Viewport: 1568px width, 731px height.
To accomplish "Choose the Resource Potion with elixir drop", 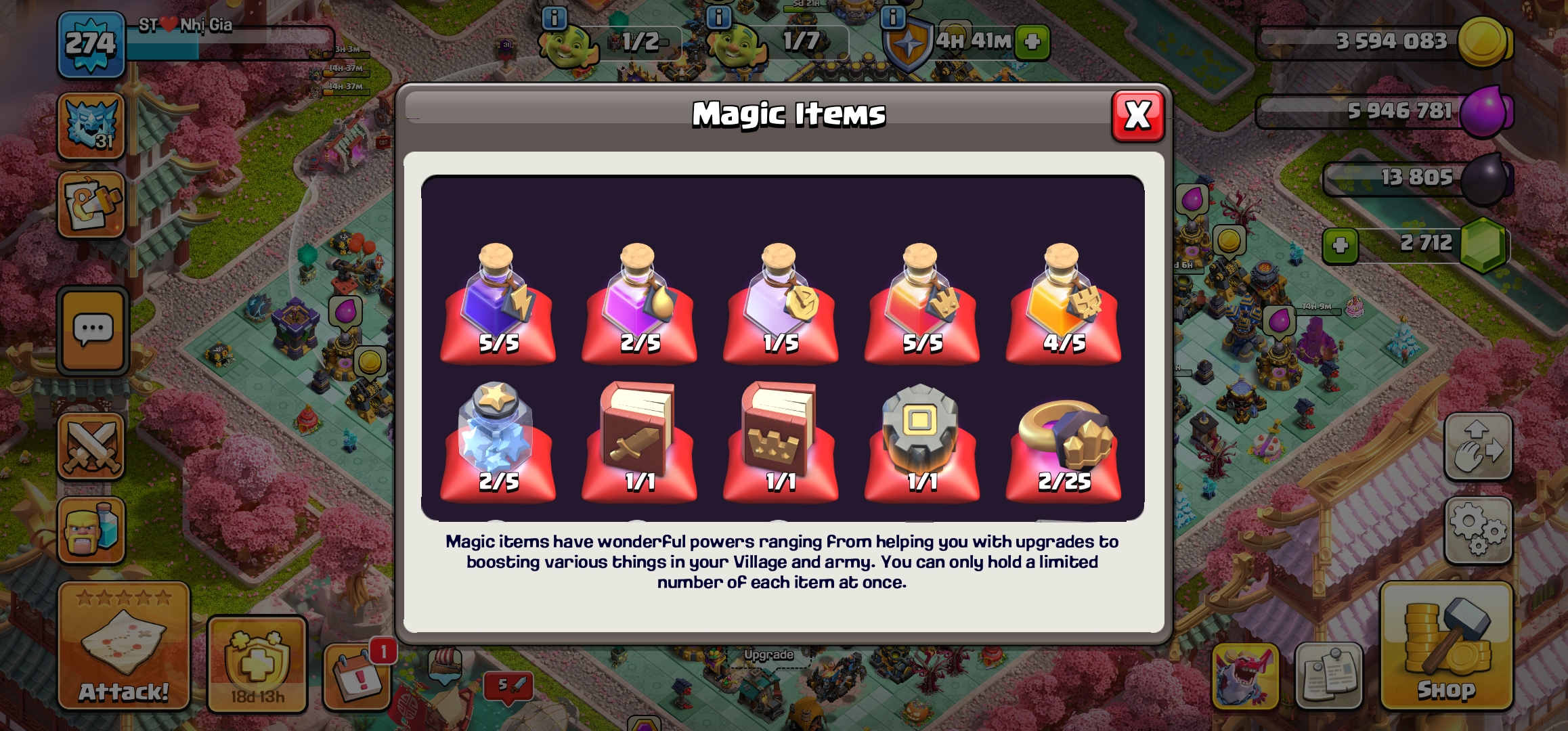I will tap(640, 301).
